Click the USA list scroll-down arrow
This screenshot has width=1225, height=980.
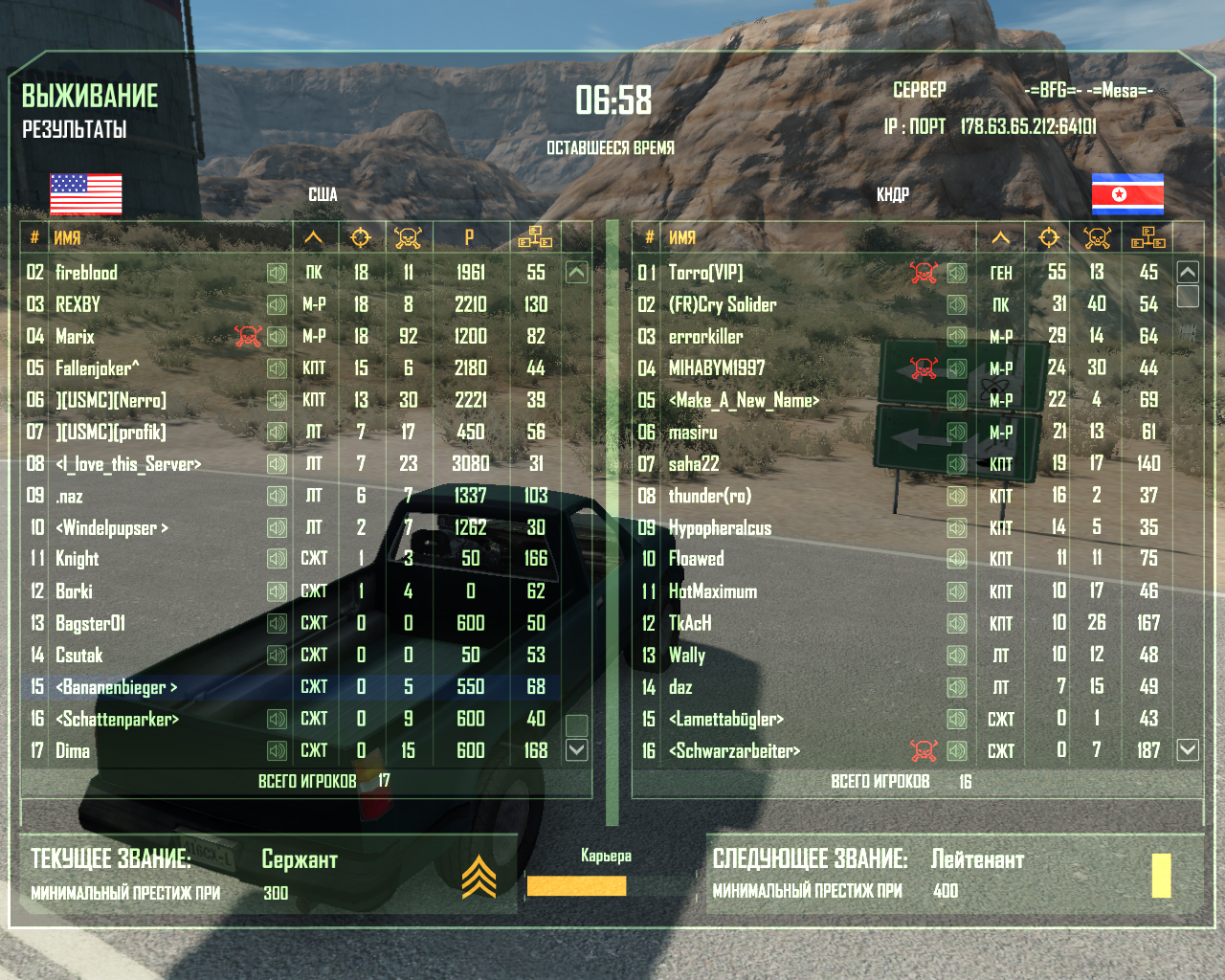576,750
